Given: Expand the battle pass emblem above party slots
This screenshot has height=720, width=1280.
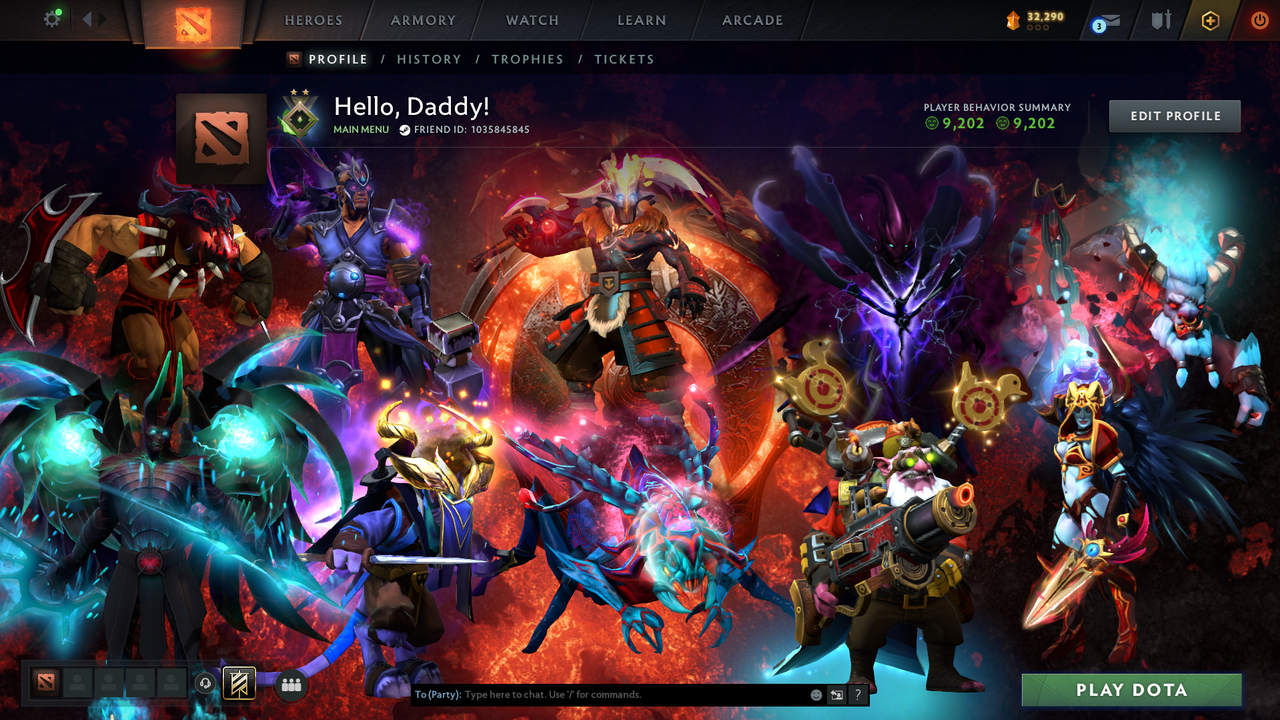Looking at the screenshot, I should click(239, 682).
